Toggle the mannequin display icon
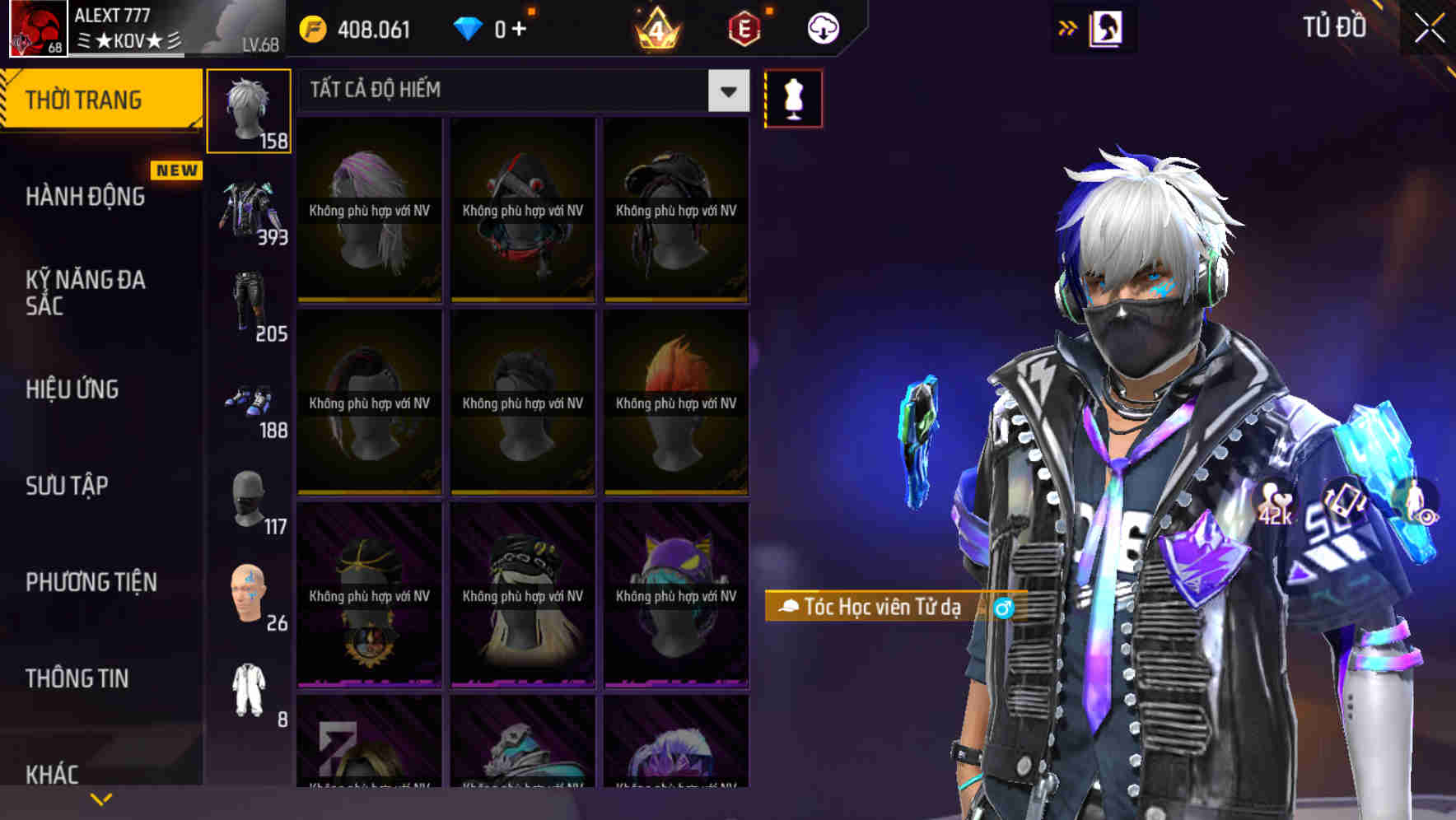The height and width of the screenshot is (820, 1456). (793, 97)
